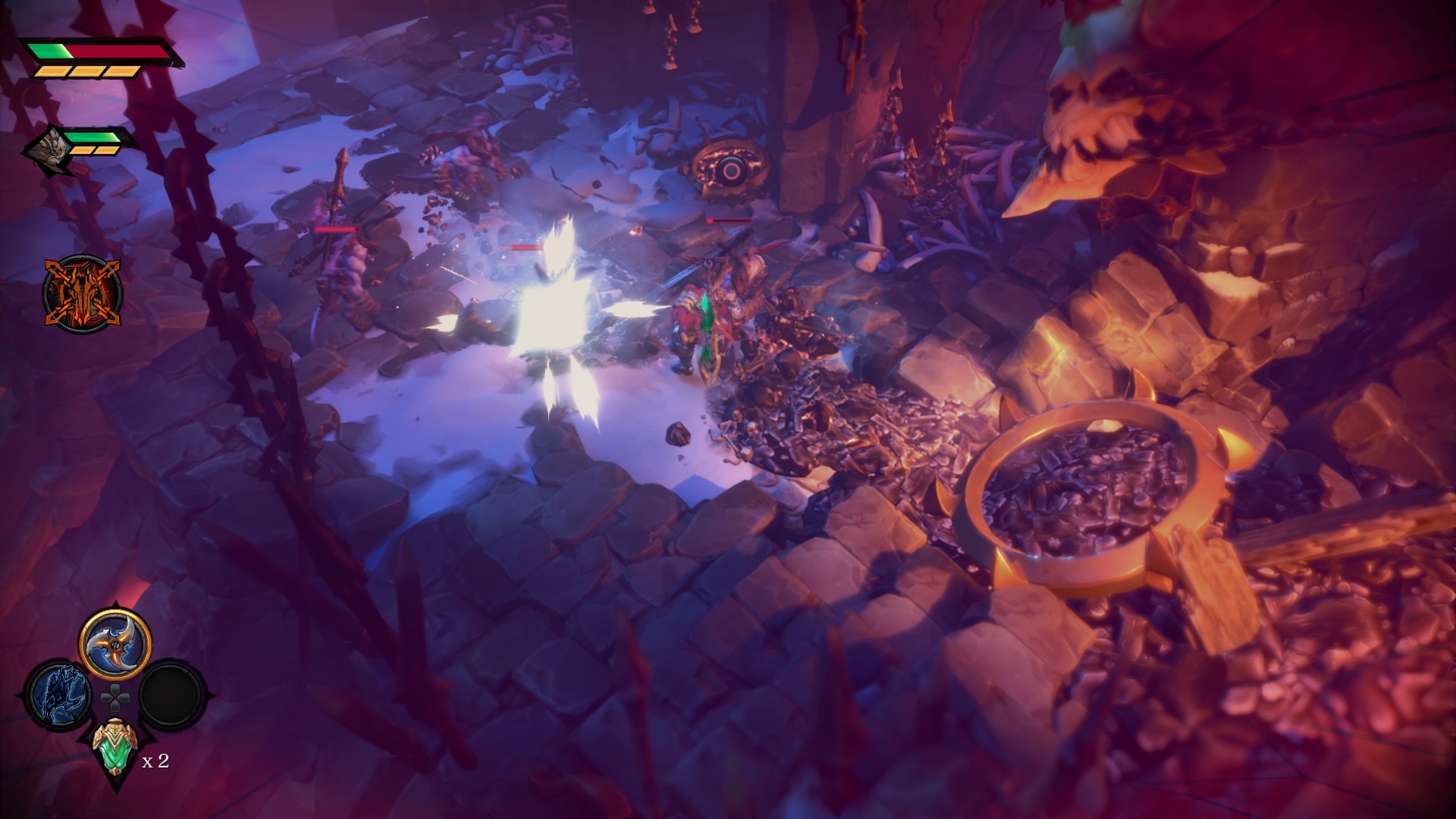Choose the empty dark ability slot
Screen dimensions: 1456x819
click(173, 694)
